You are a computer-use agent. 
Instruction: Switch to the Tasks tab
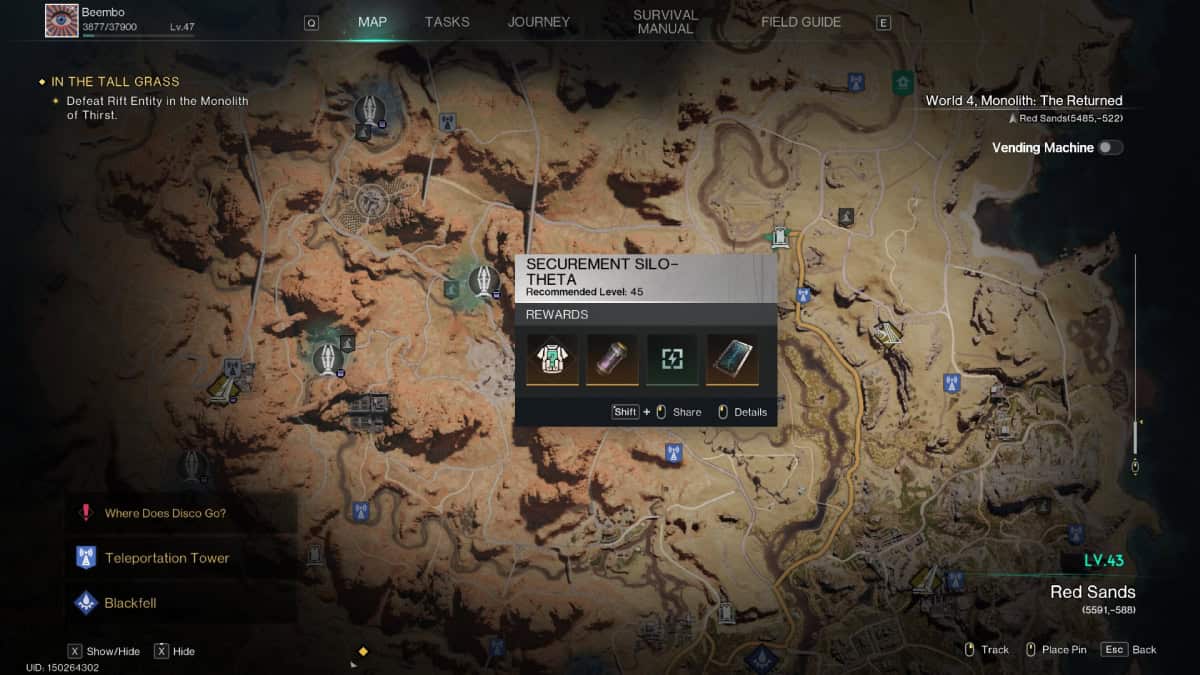pyautogui.click(x=447, y=22)
